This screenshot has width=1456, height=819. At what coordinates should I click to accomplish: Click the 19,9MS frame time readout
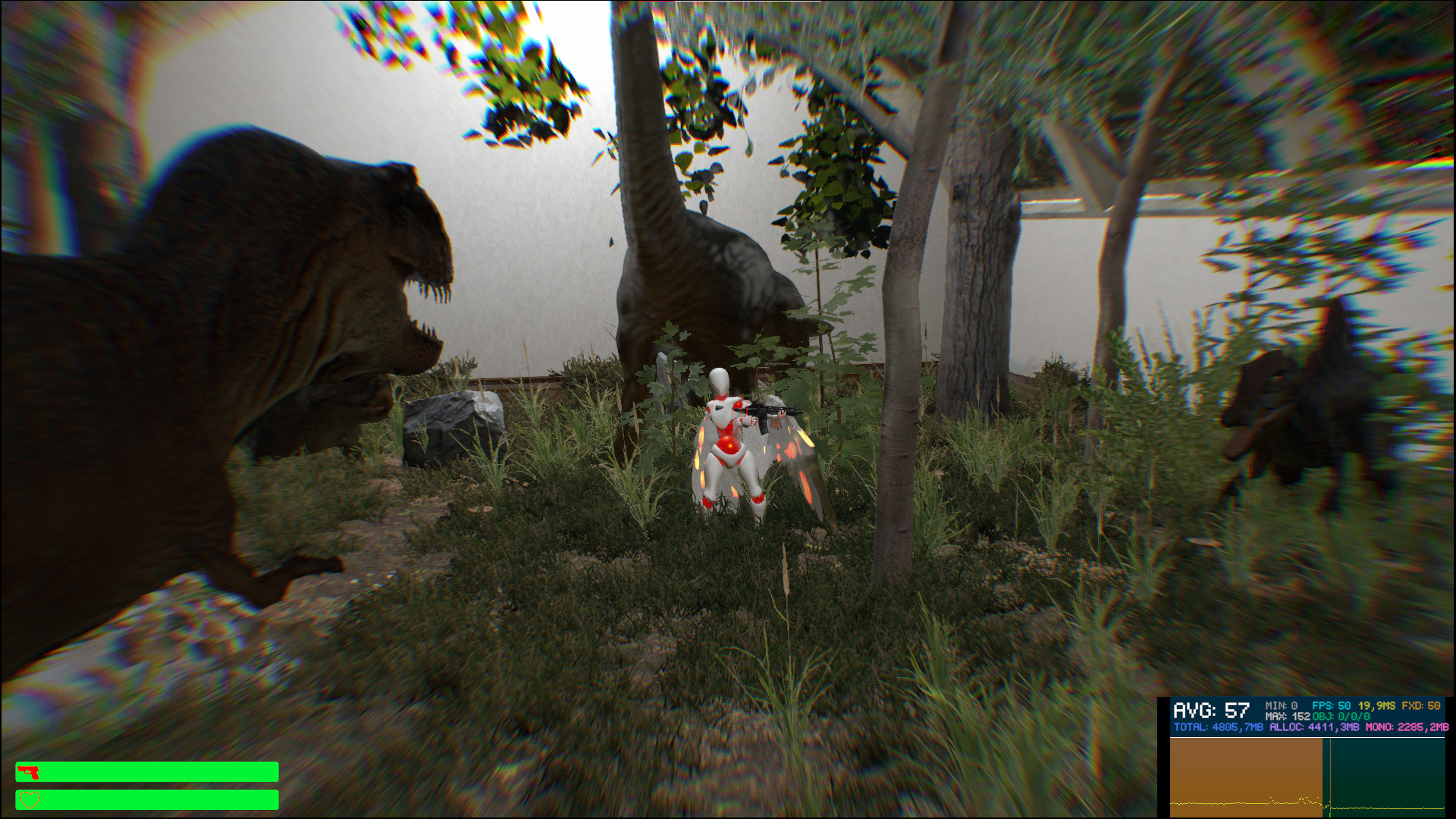(x=1378, y=706)
